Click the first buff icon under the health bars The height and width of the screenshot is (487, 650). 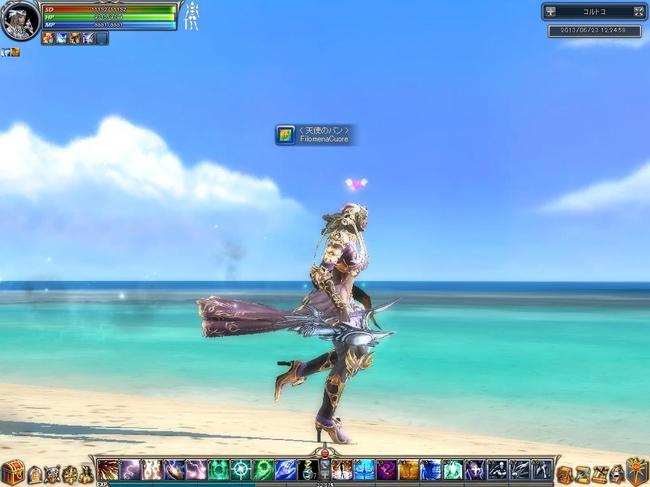click(48, 38)
